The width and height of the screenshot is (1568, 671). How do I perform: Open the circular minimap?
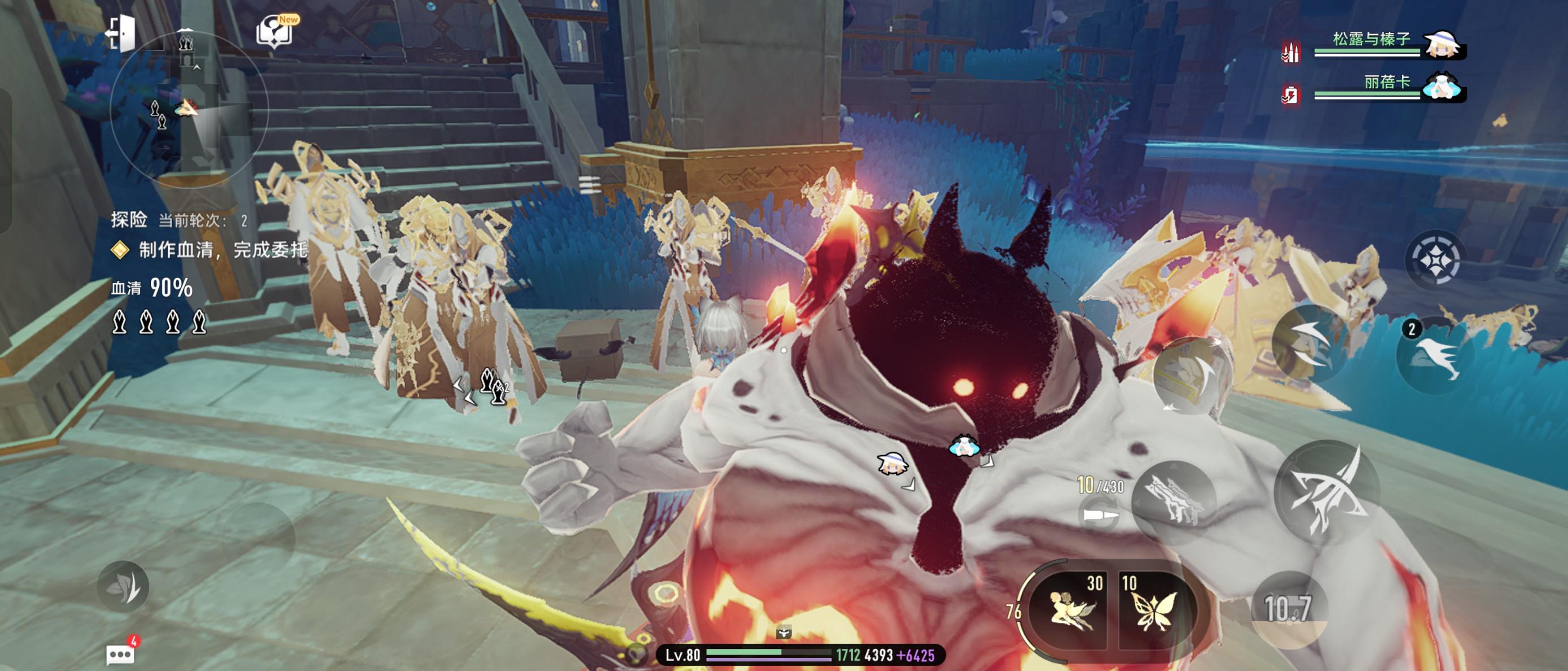coord(189,110)
